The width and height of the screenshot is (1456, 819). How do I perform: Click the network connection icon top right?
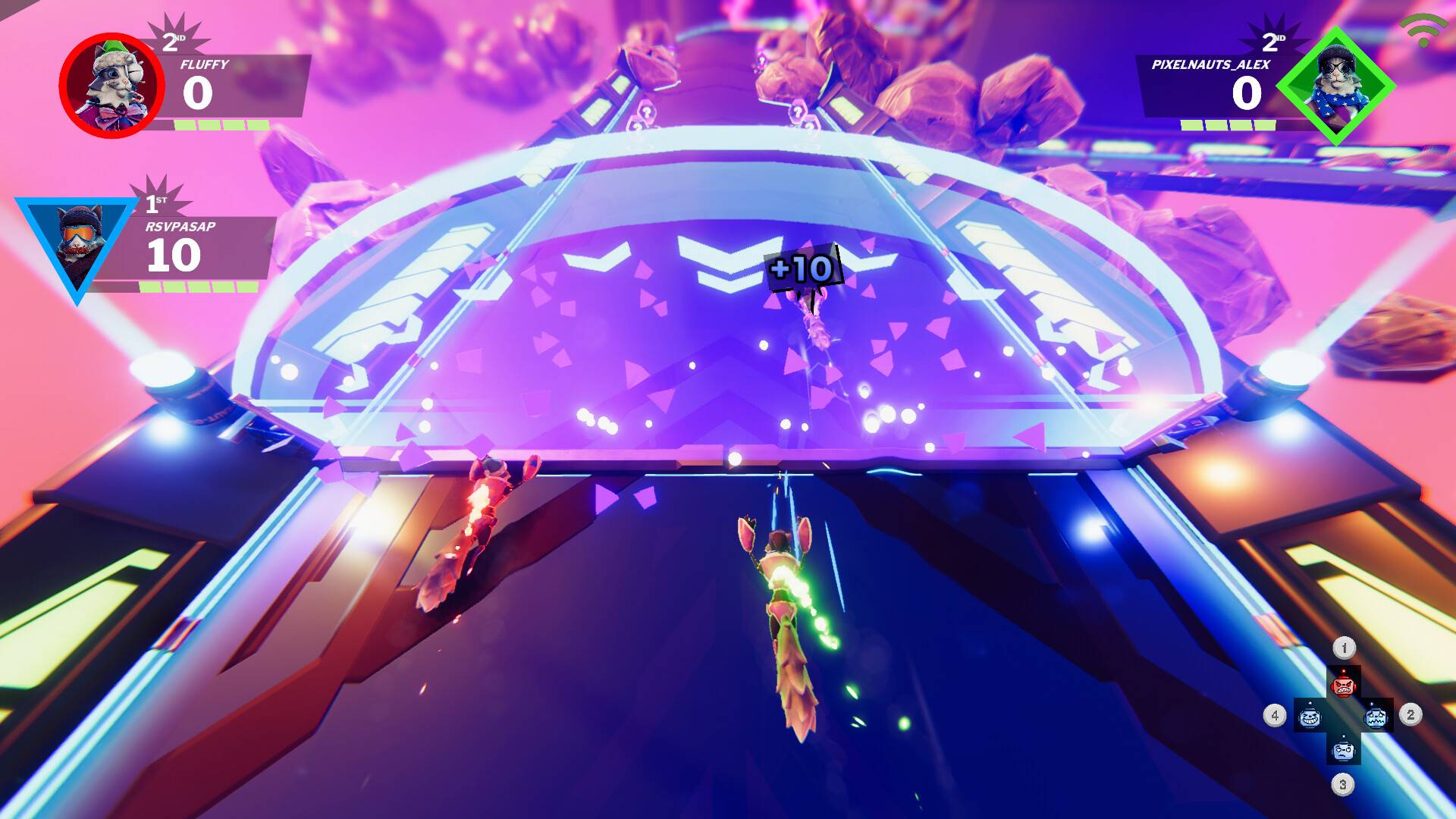(1424, 31)
